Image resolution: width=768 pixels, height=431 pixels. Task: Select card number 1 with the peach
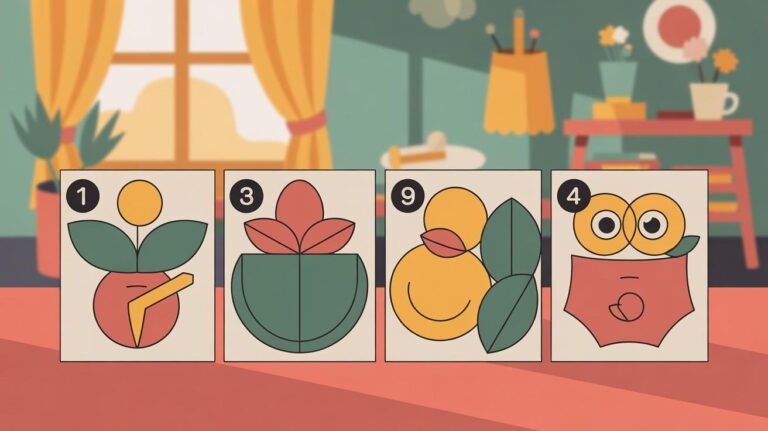(x=137, y=265)
